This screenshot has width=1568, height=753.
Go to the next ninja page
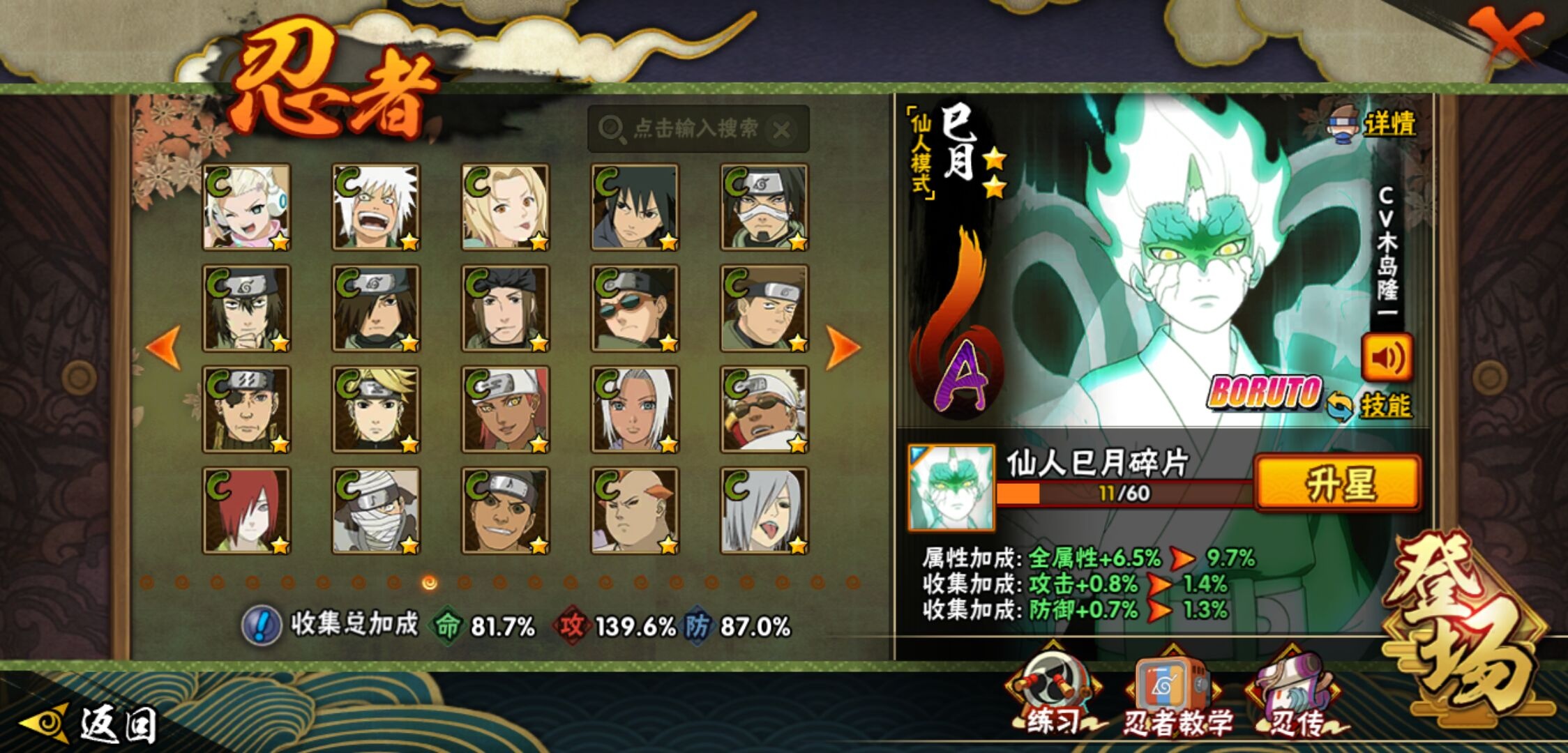(x=843, y=347)
